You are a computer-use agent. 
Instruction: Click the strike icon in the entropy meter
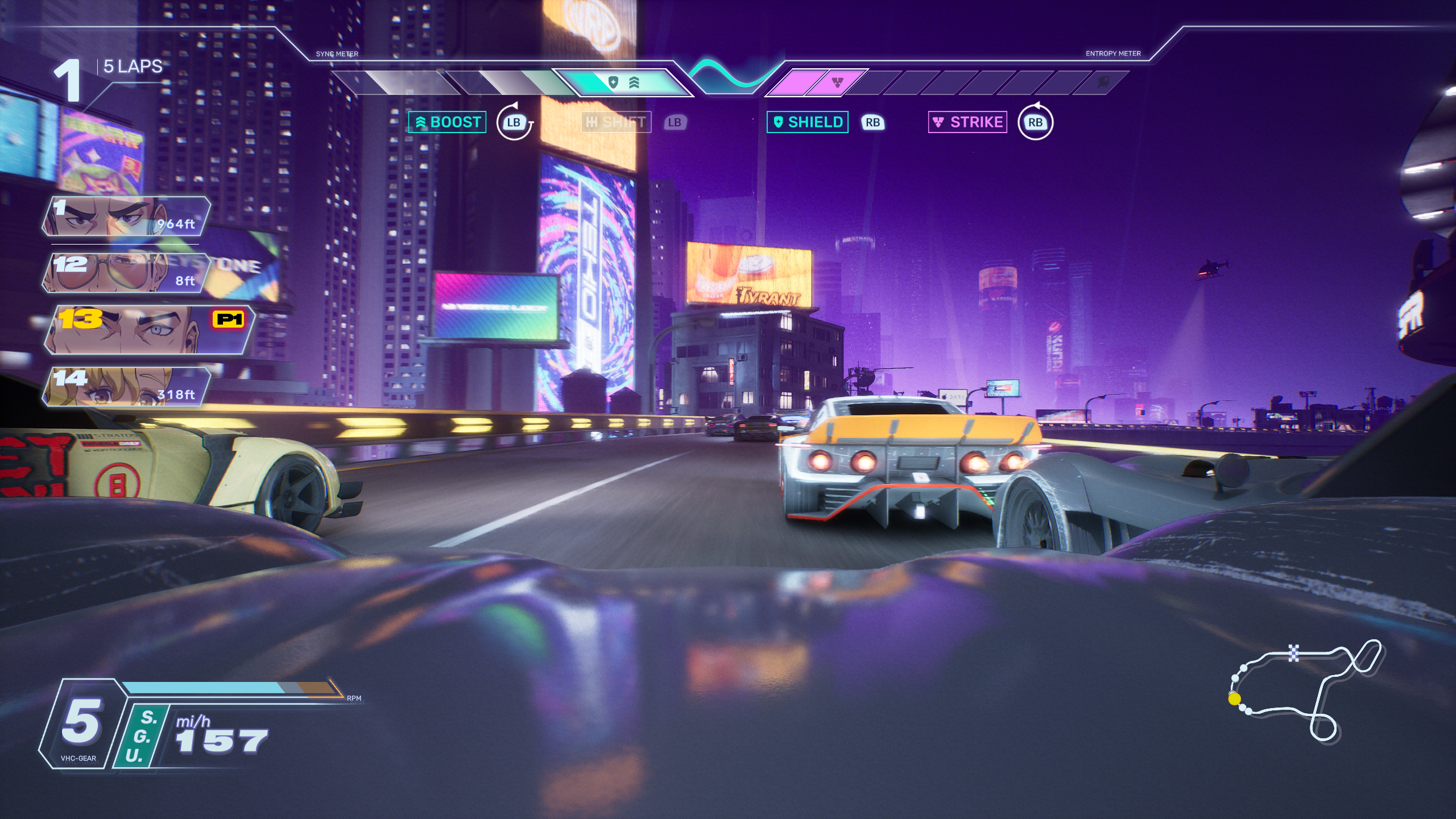coord(837,83)
